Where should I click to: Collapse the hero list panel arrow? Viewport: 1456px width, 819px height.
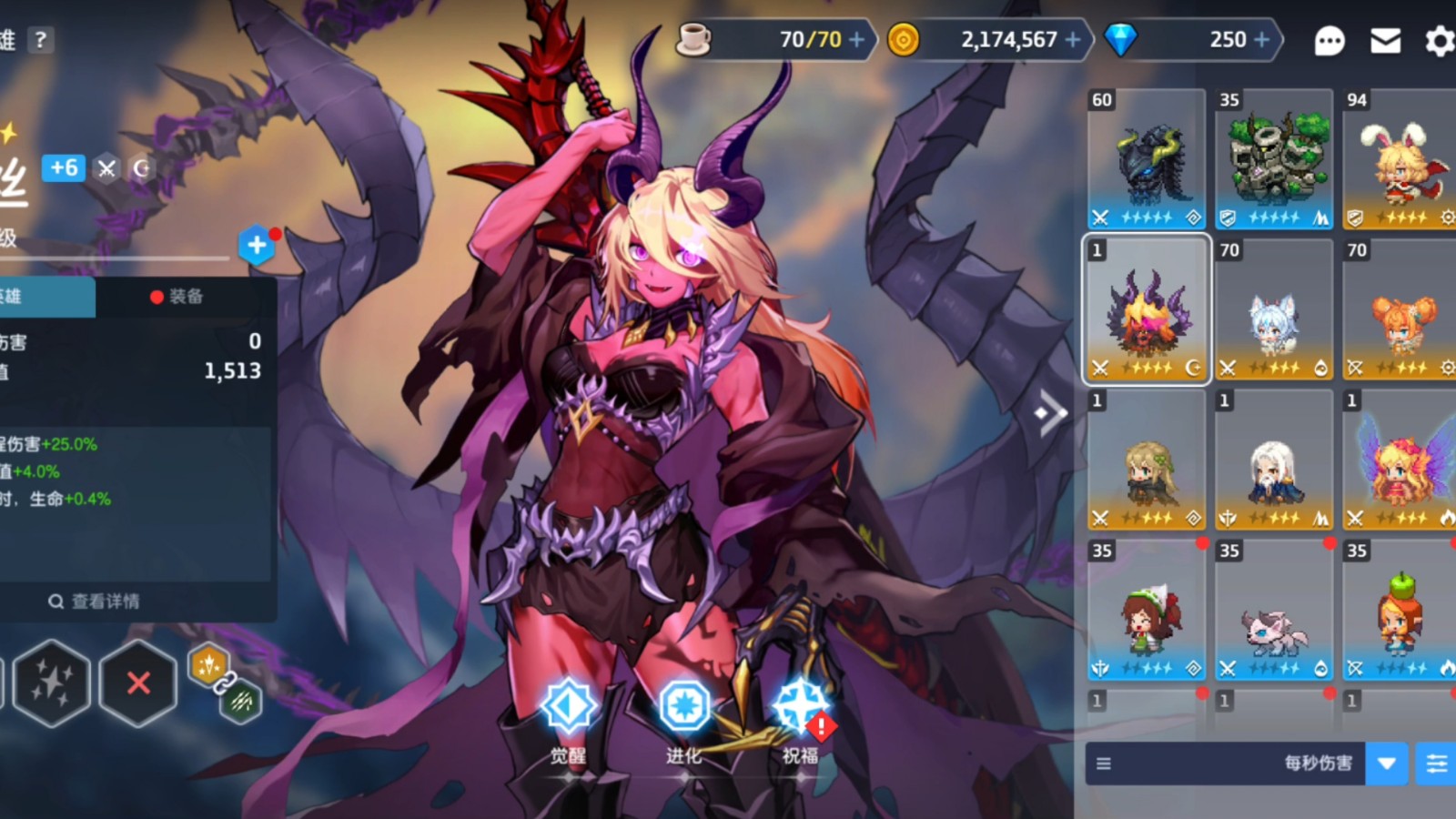point(1051,414)
